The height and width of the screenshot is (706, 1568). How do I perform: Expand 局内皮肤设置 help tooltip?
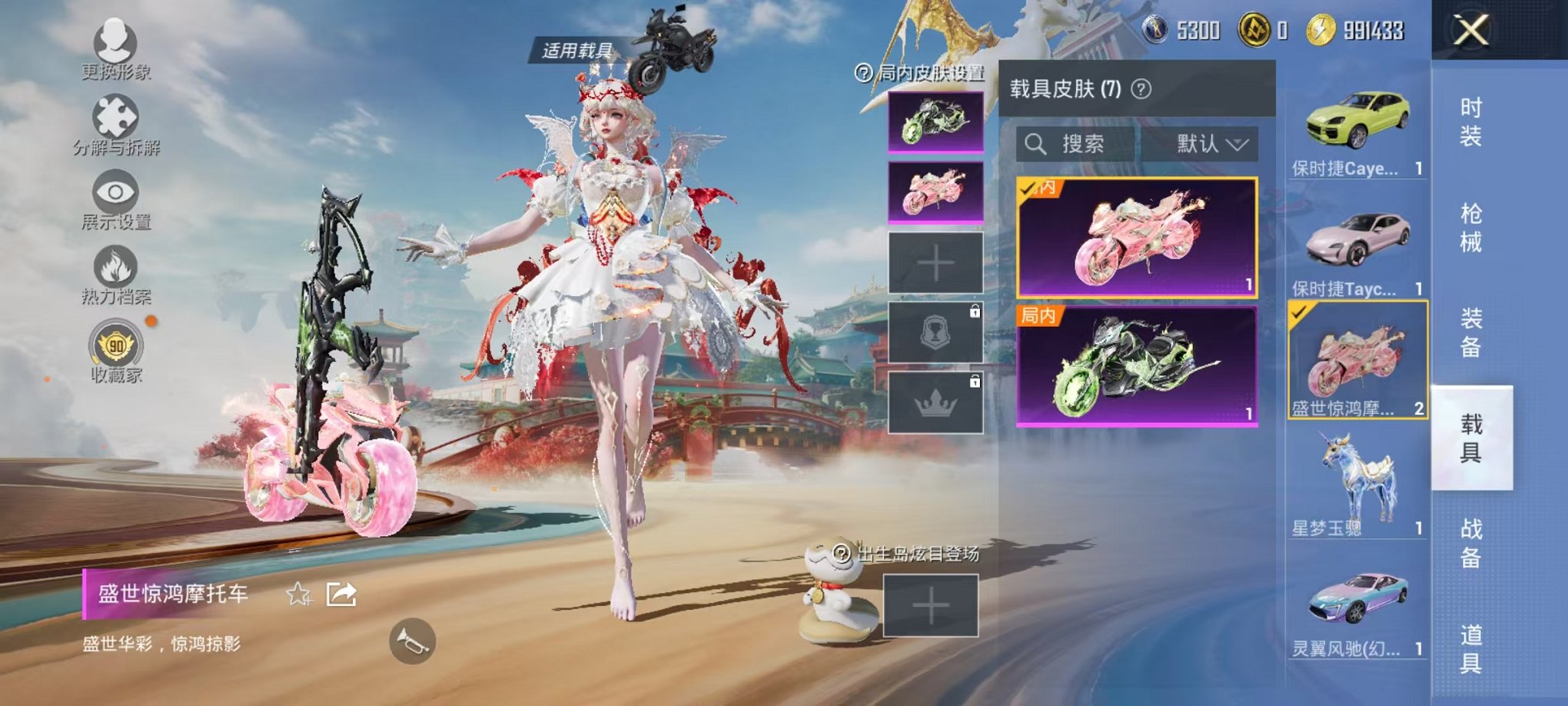pos(862,74)
